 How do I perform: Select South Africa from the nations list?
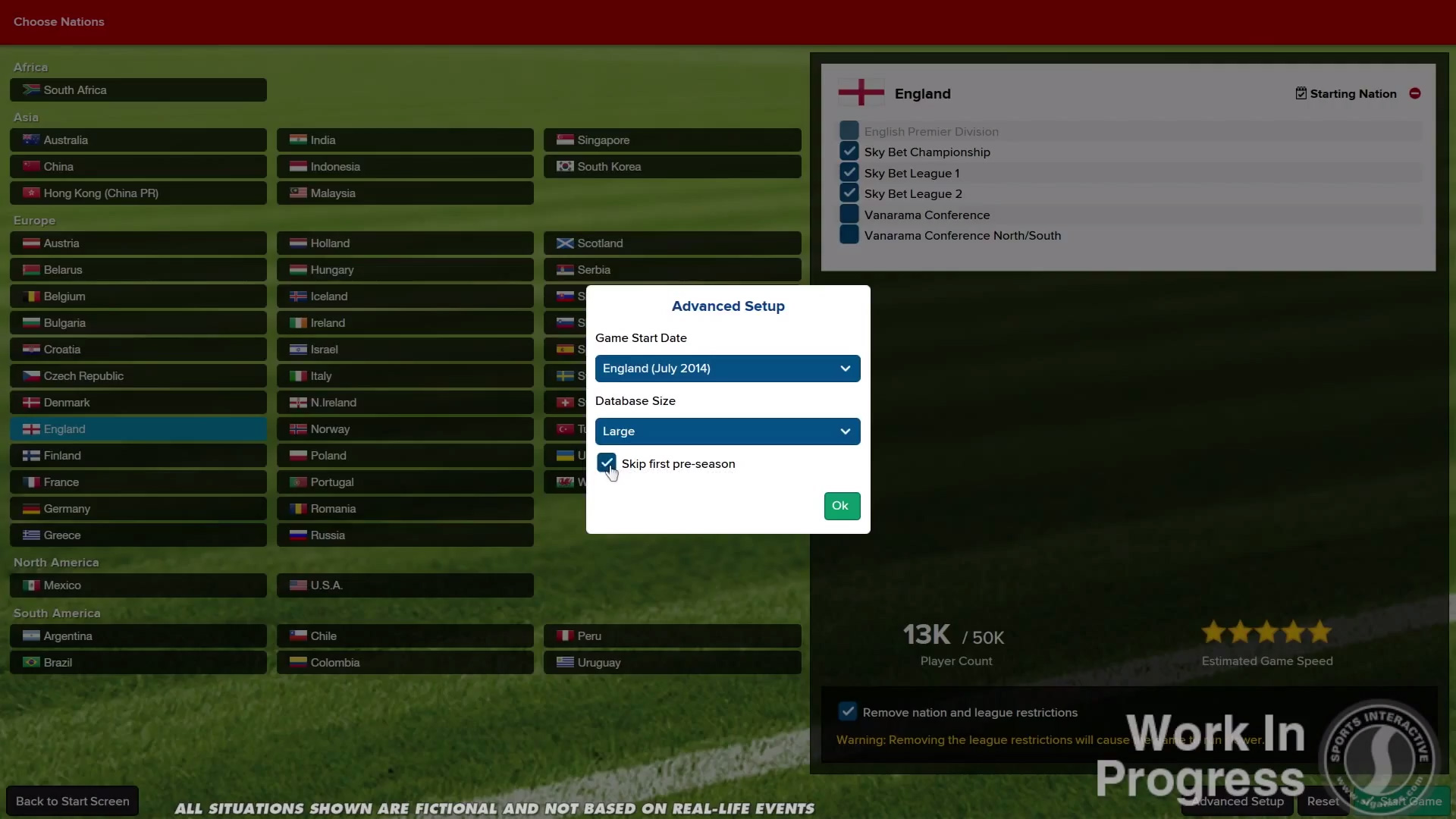click(x=138, y=89)
